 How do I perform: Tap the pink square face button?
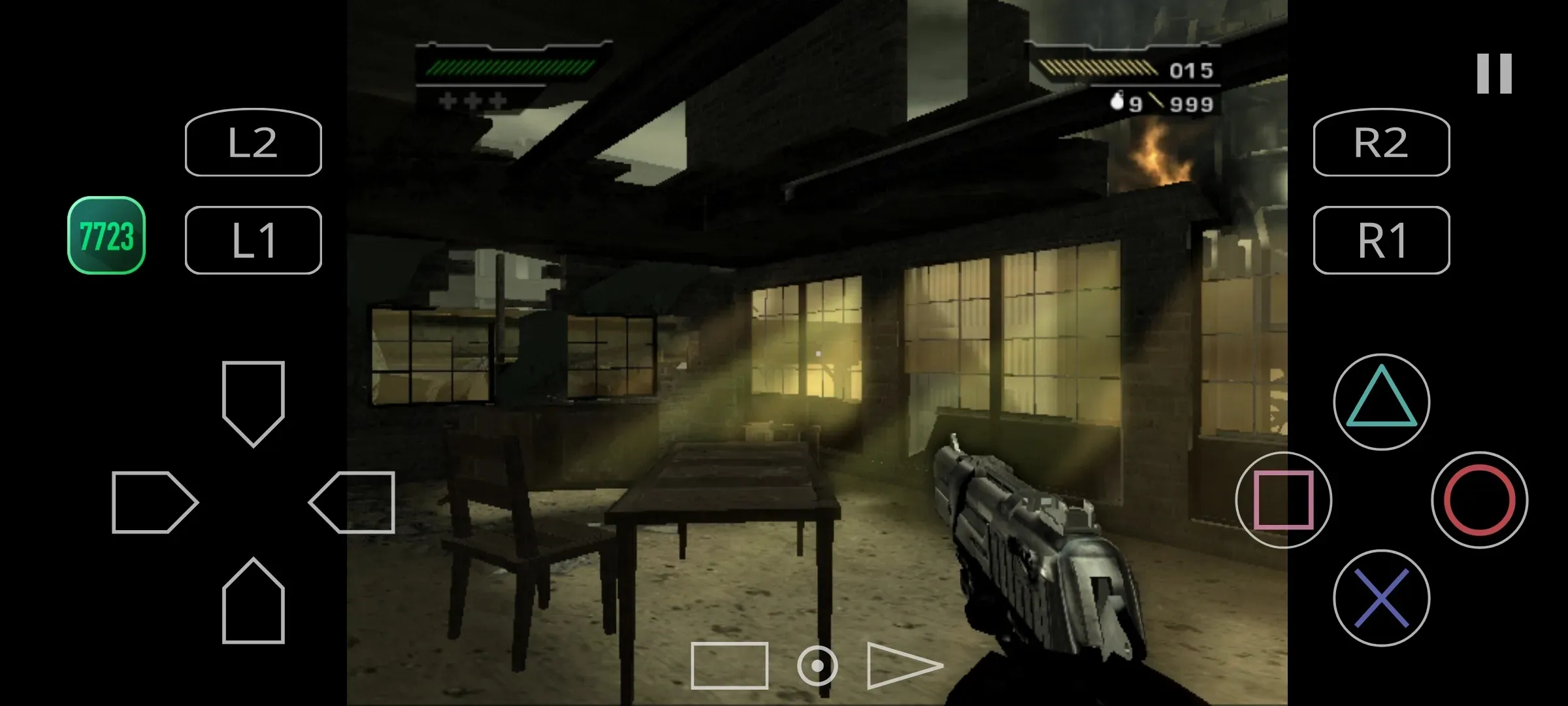click(x=1283, y=500)
